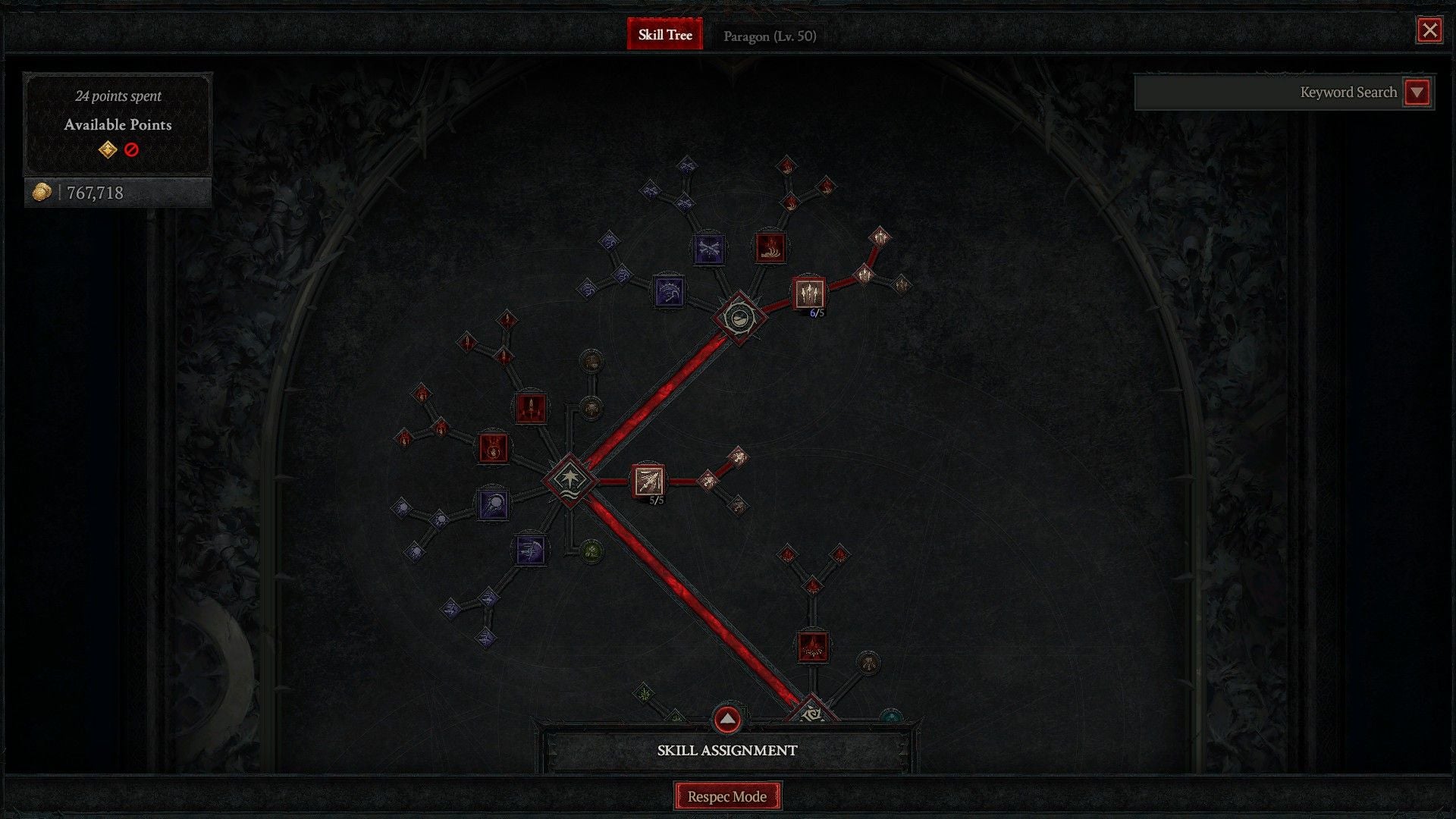
Task: Activate the teal circular node near Skill Assignment
Action: click(x=891, y=716)
